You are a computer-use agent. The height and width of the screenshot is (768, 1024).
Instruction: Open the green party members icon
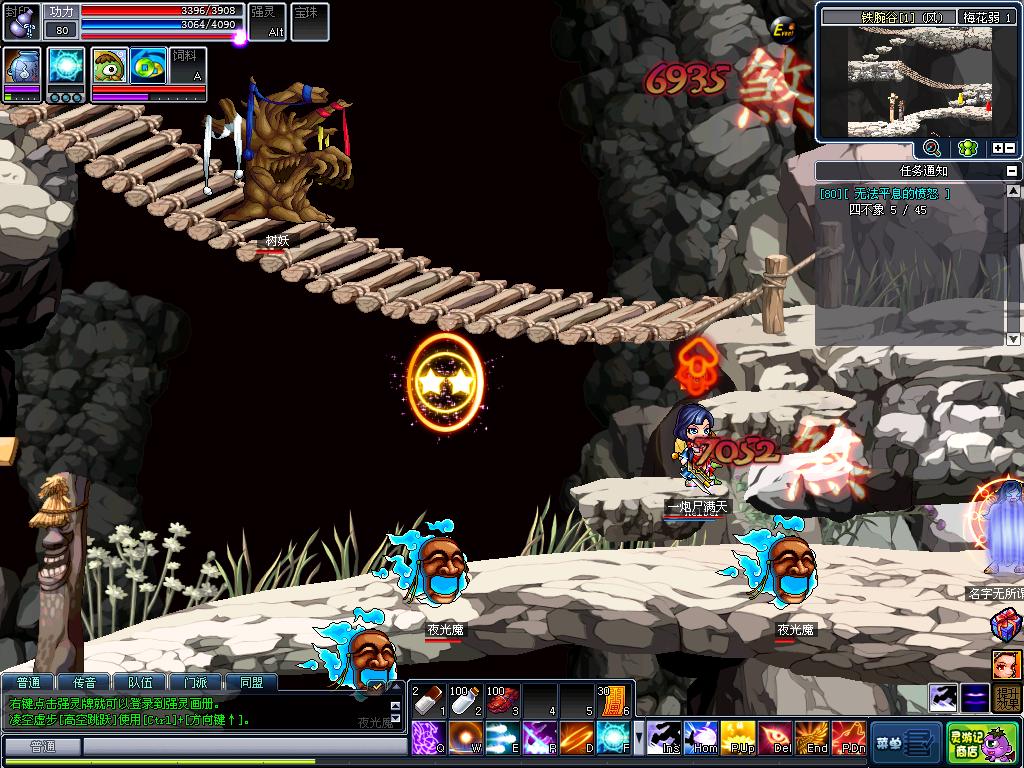click(x=966, y=148)
